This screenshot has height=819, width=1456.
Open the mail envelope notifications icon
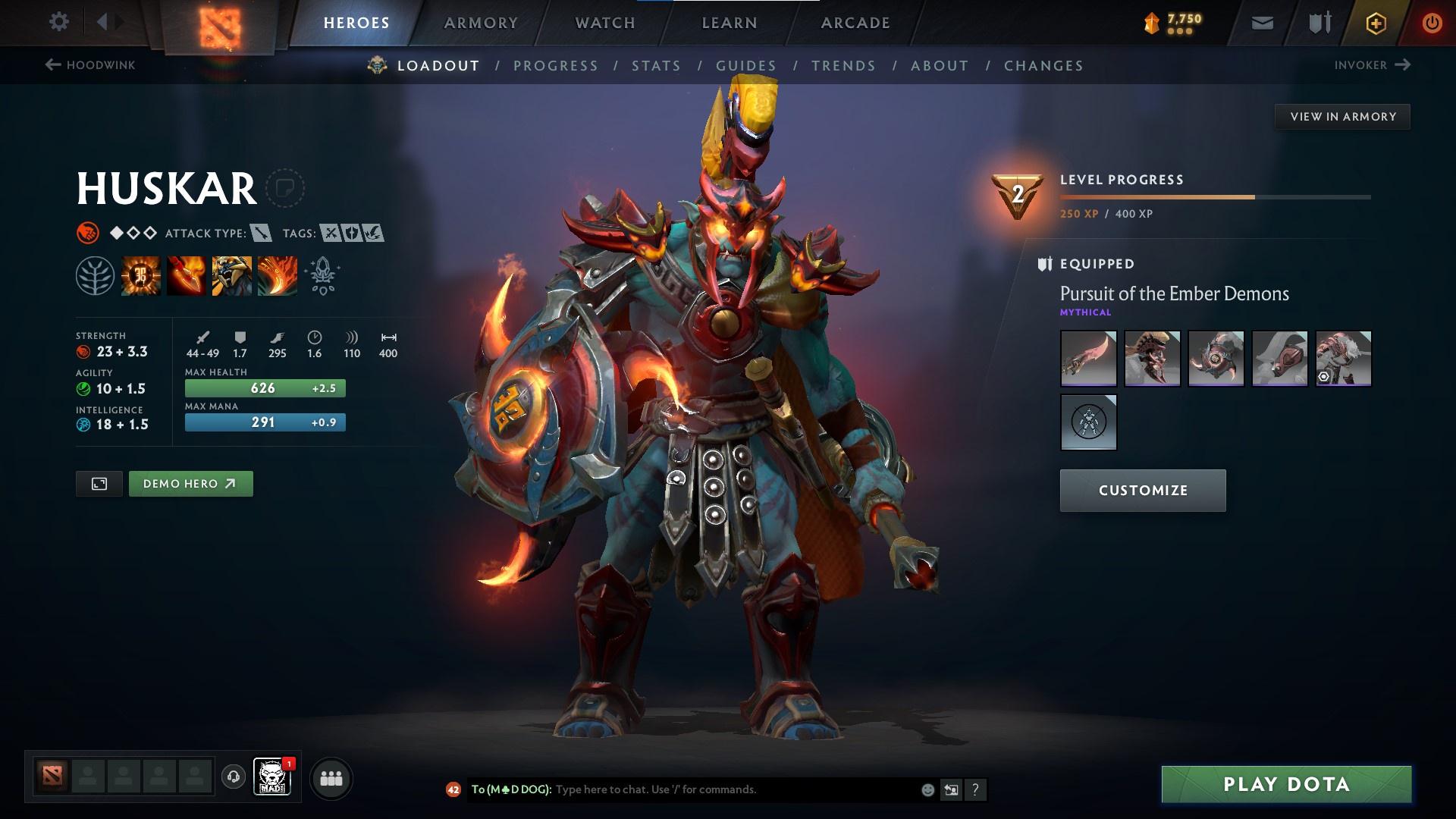click(1261, 23)
